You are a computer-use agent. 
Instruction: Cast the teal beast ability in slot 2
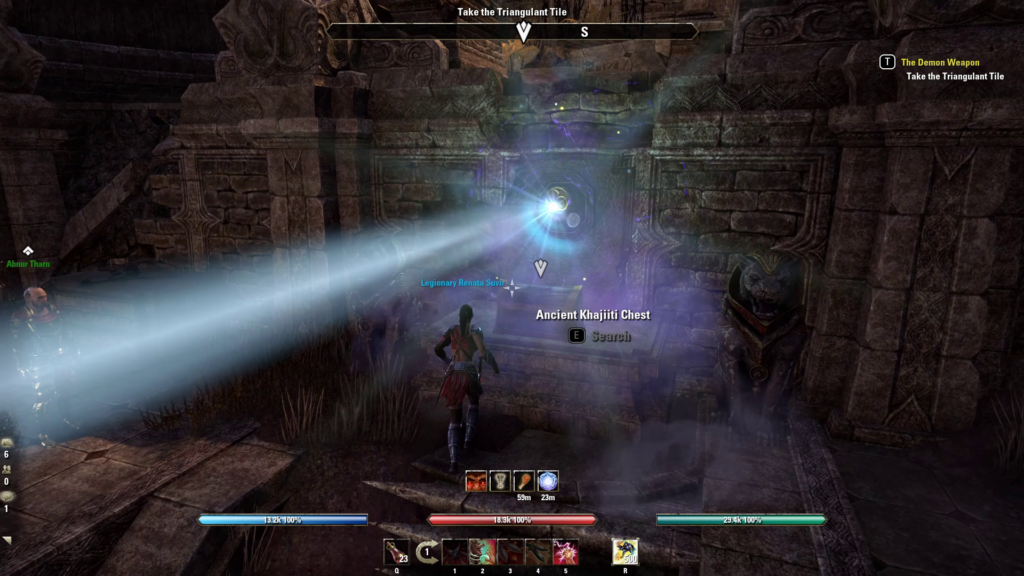[x=483, y=551]
